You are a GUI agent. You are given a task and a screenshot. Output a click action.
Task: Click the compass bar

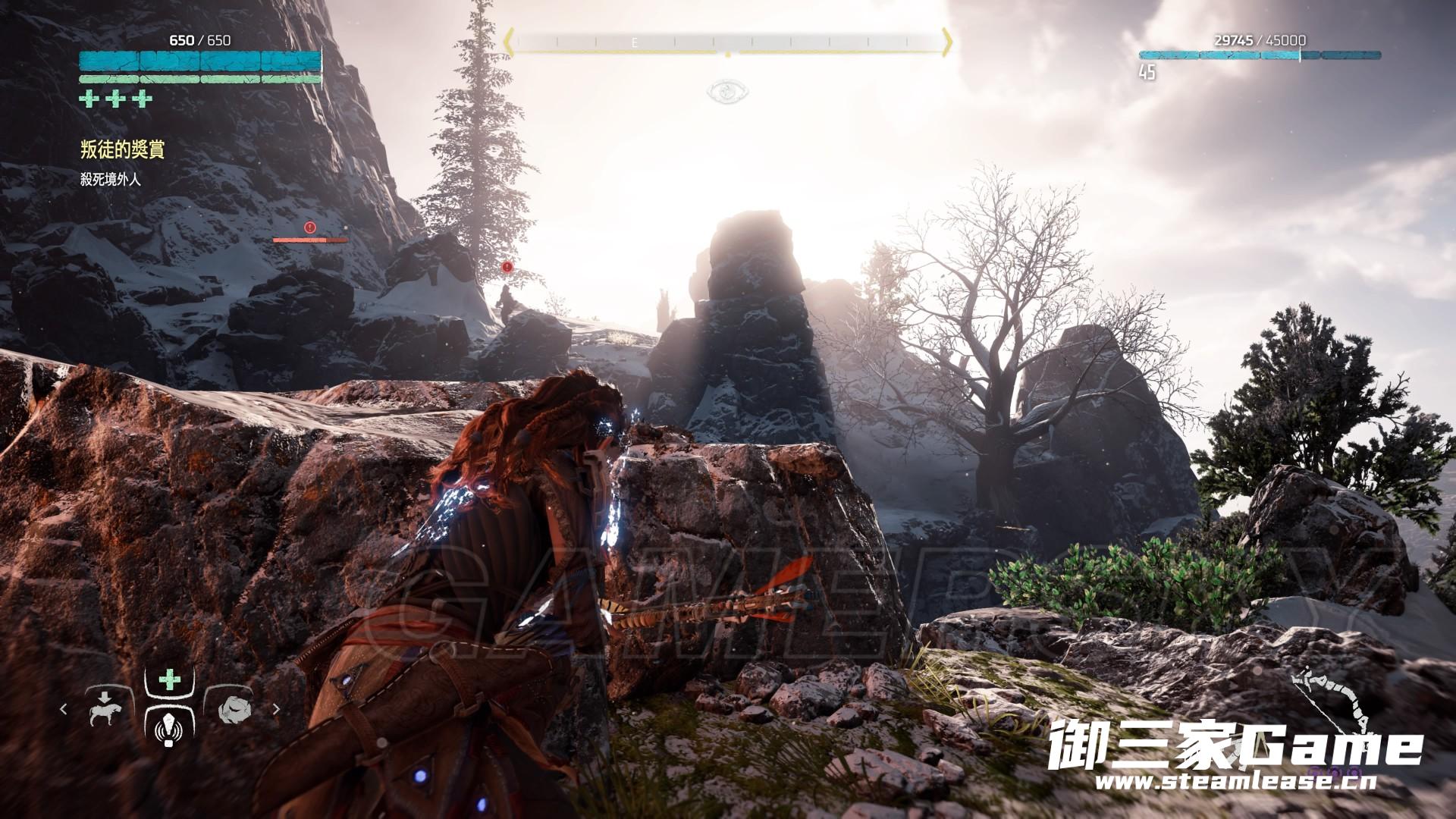727,42
